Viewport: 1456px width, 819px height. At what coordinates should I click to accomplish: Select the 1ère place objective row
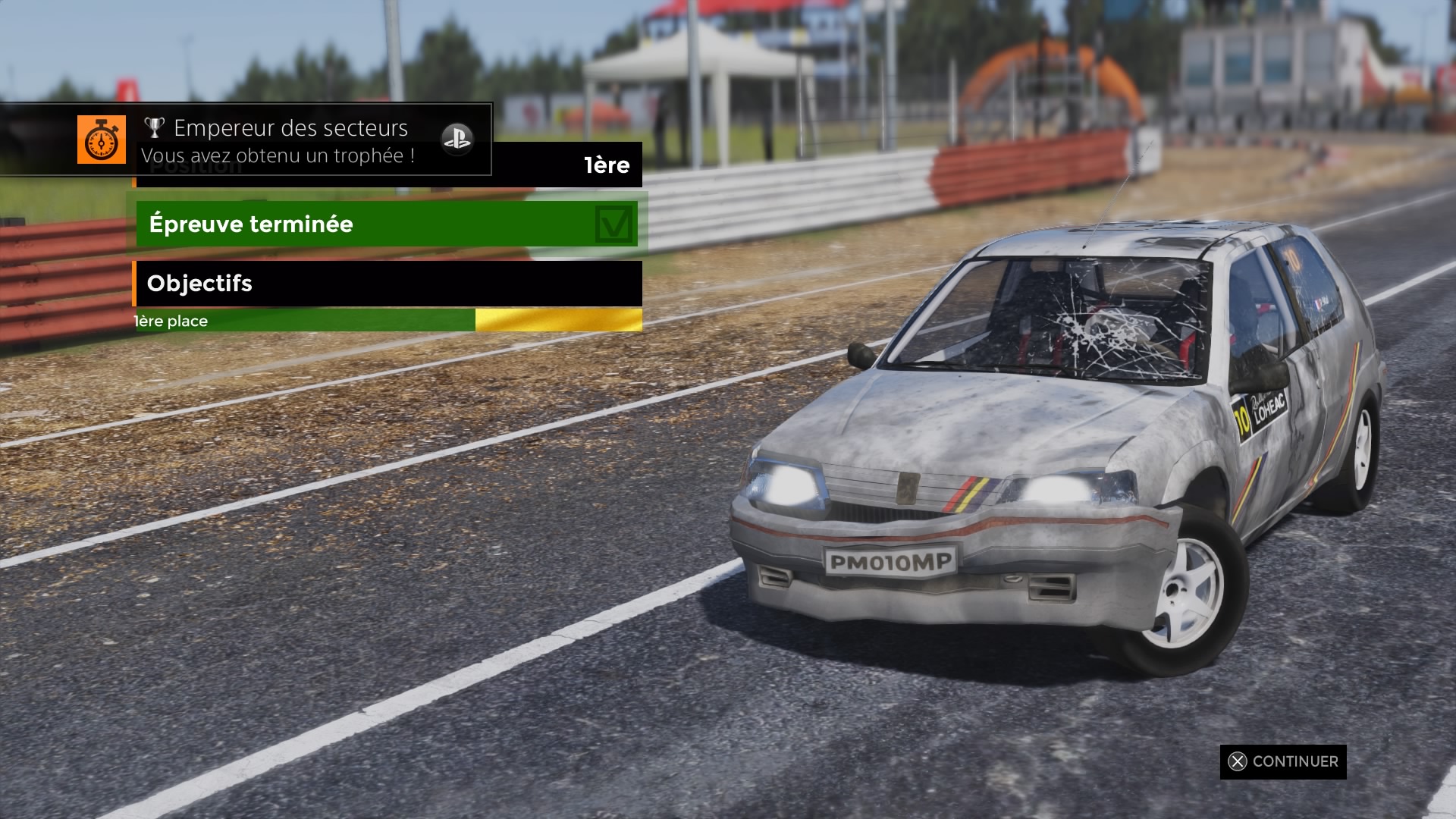tap(388, 321)
